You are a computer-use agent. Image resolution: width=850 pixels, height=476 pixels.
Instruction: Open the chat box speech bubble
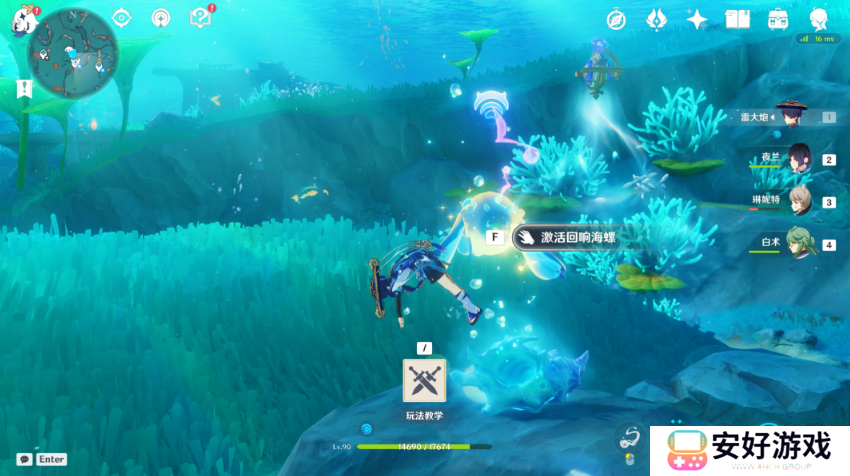pos(23,459)
